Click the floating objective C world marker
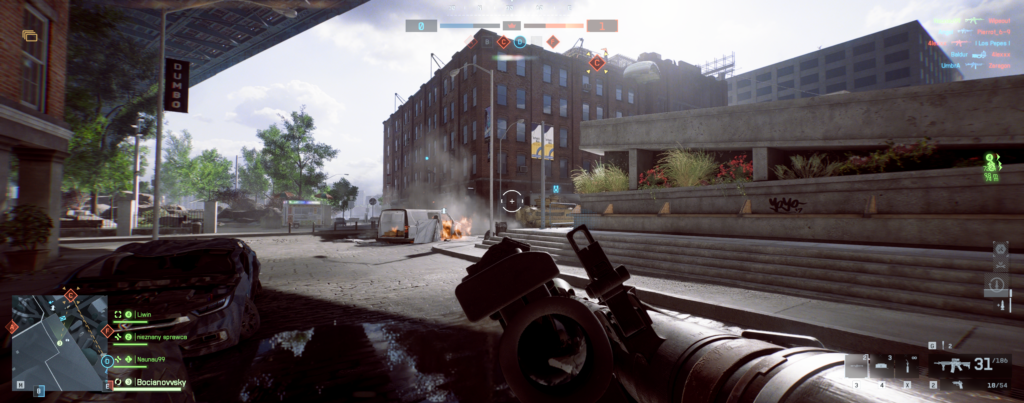The height and width of the screenshot is (403, 1024). [x=597, y=63]
